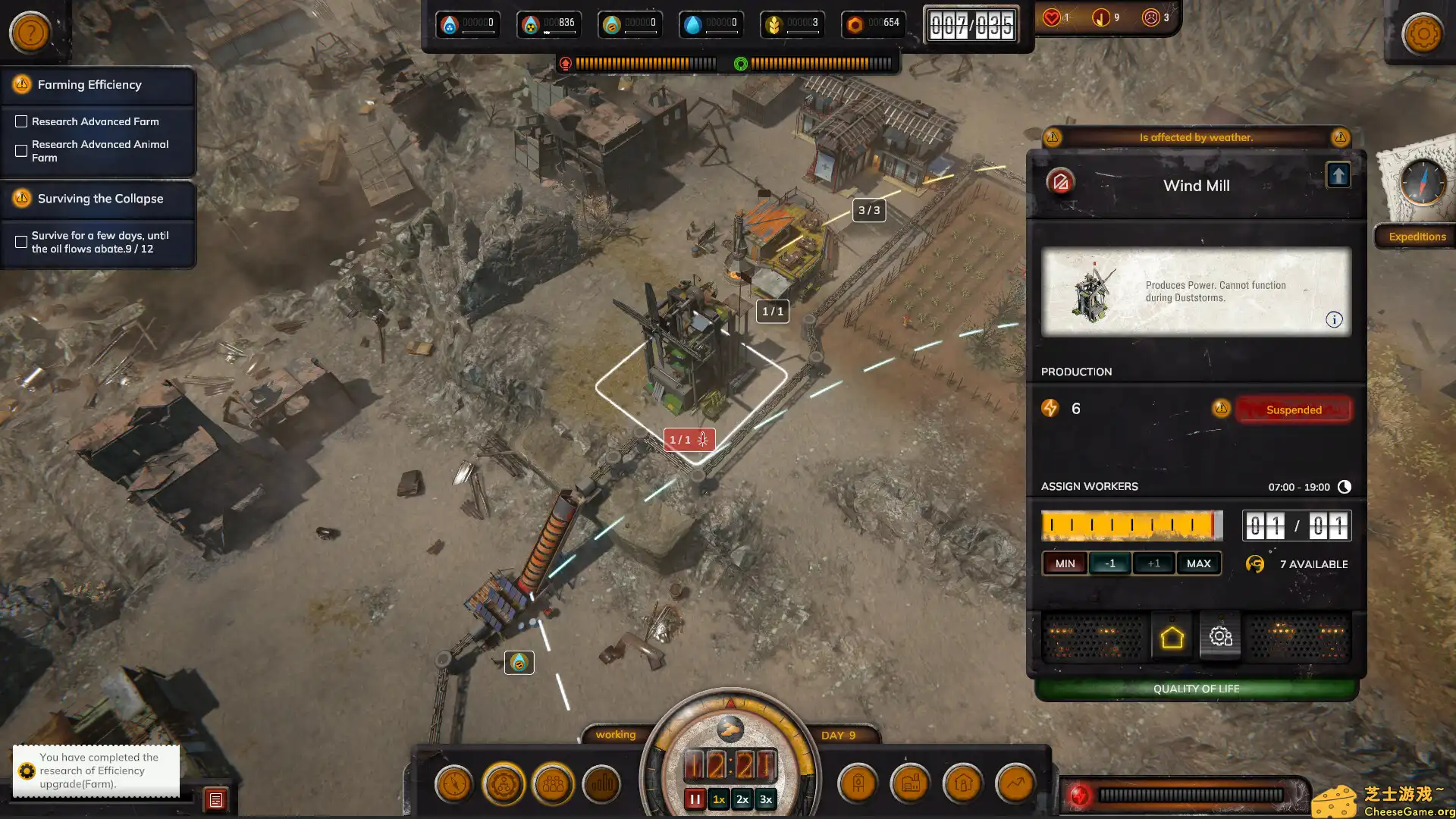Expand the Quality of Life bar
The image size is (1456, 819).
[1196, 689]
